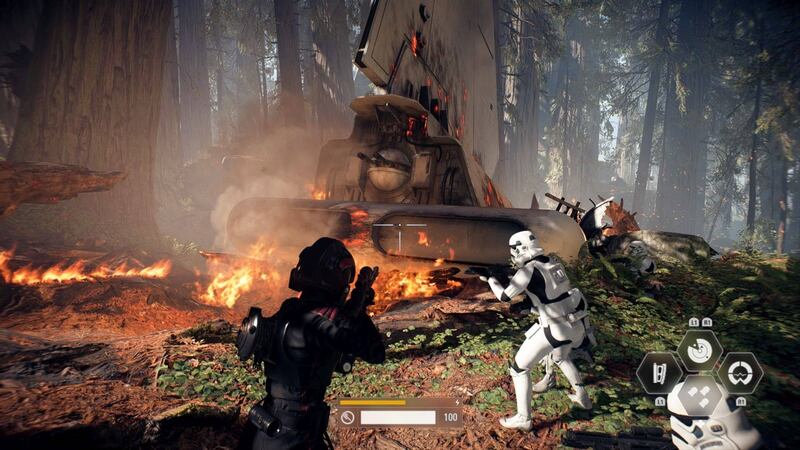Click the circular icon beside the health bar
Image resolution: width=800 pixels, height=450 pixels.
pos(347,418)
